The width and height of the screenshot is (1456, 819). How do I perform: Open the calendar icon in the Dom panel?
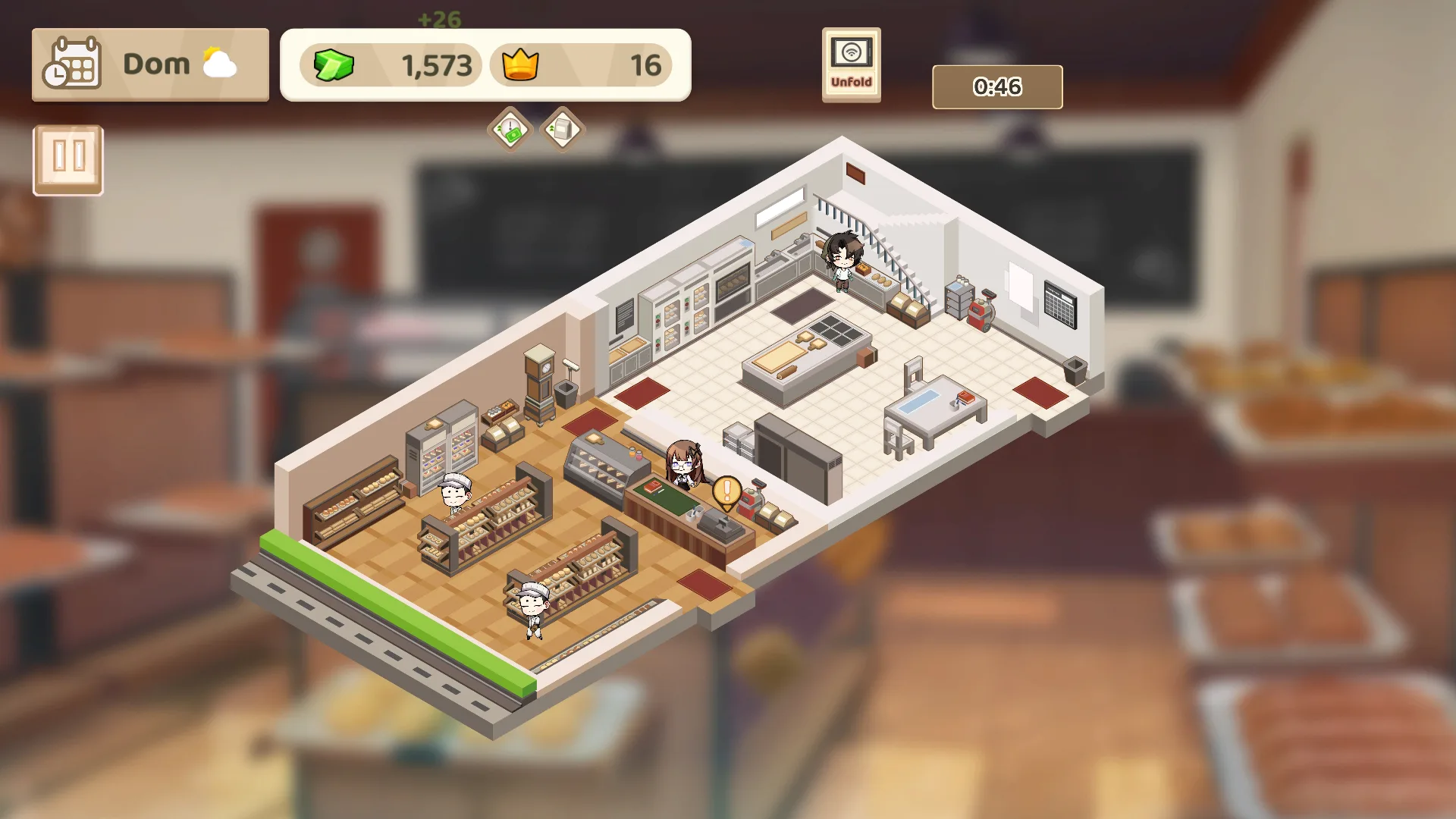pyautogui.click(x=74, y=64)
